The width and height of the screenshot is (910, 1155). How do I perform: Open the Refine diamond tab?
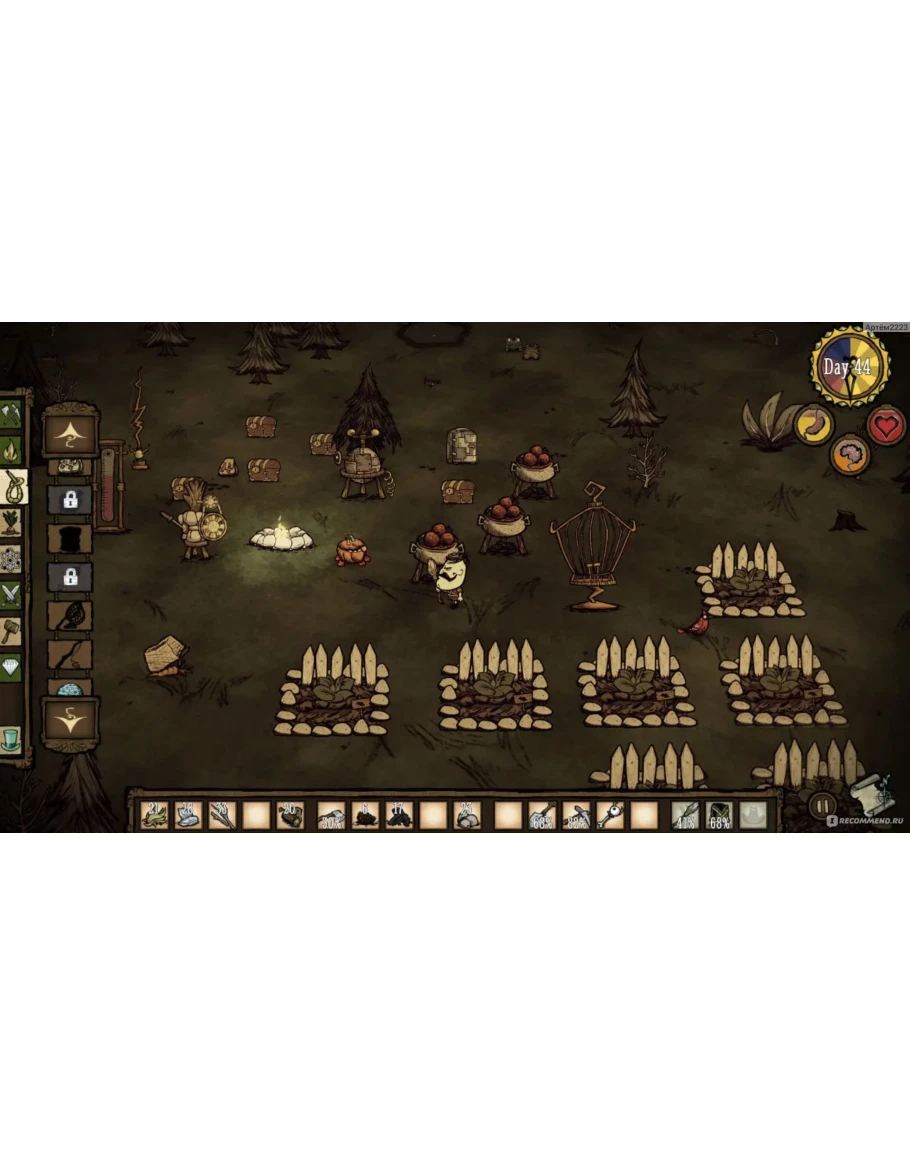tap(11, 667)
